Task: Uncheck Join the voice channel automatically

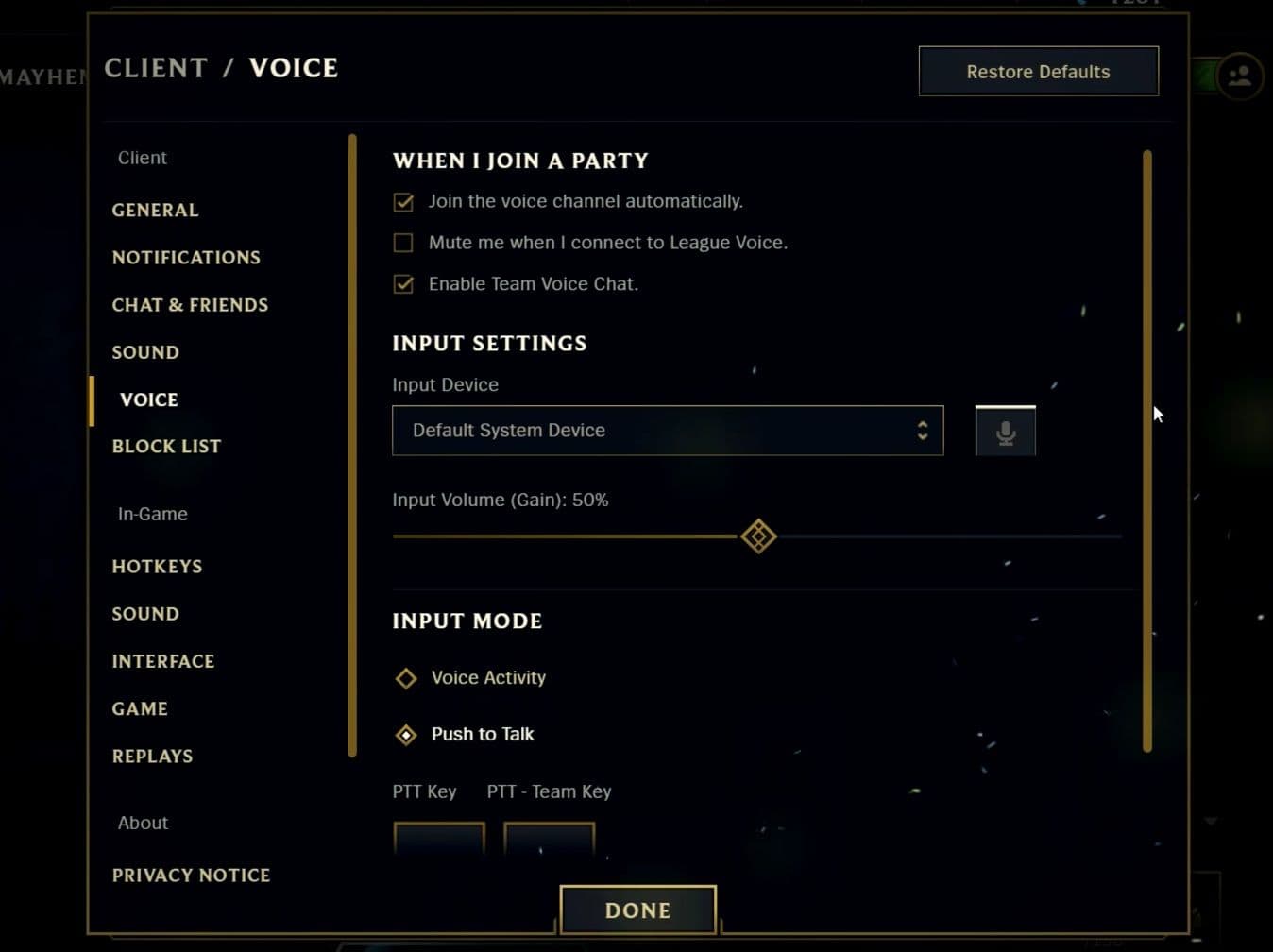Action: point(403,201)
